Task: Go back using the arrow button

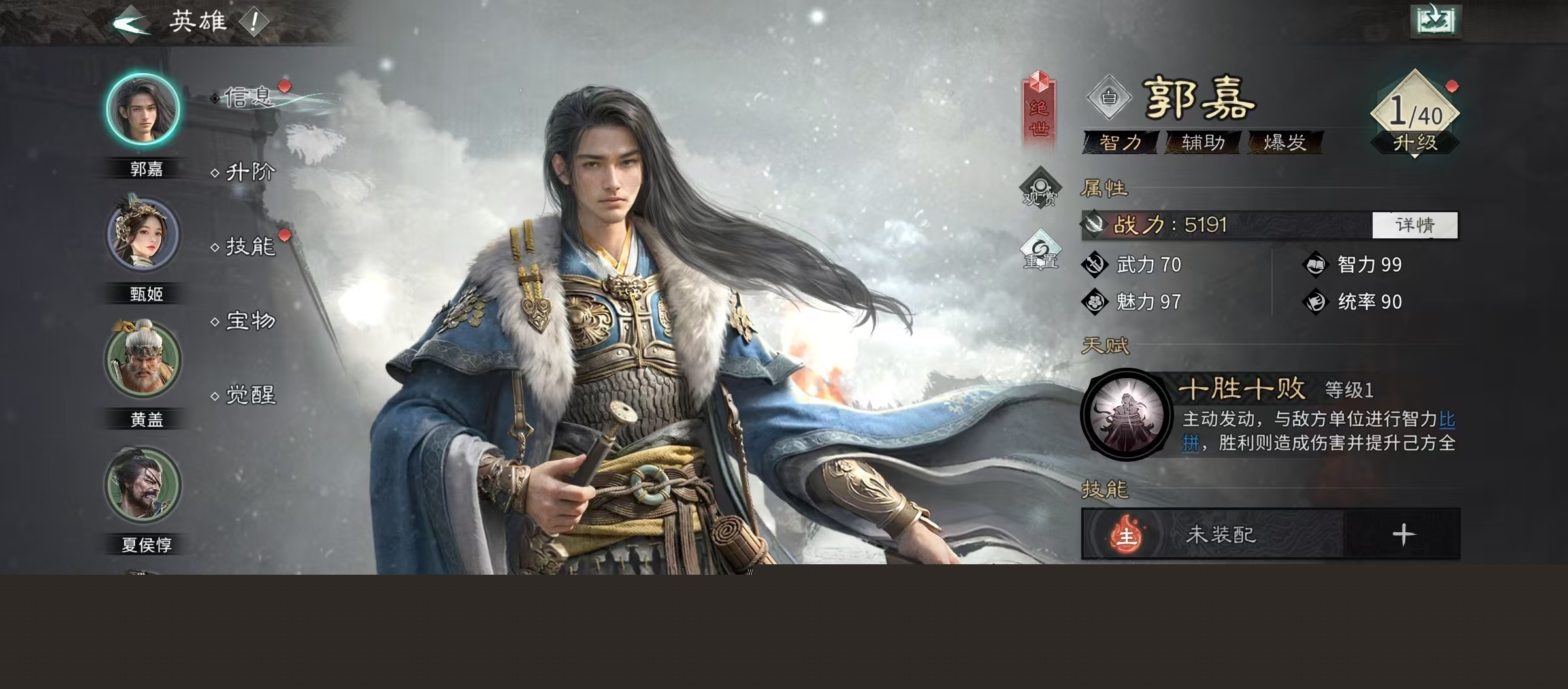Action: [x=131, y=24]
